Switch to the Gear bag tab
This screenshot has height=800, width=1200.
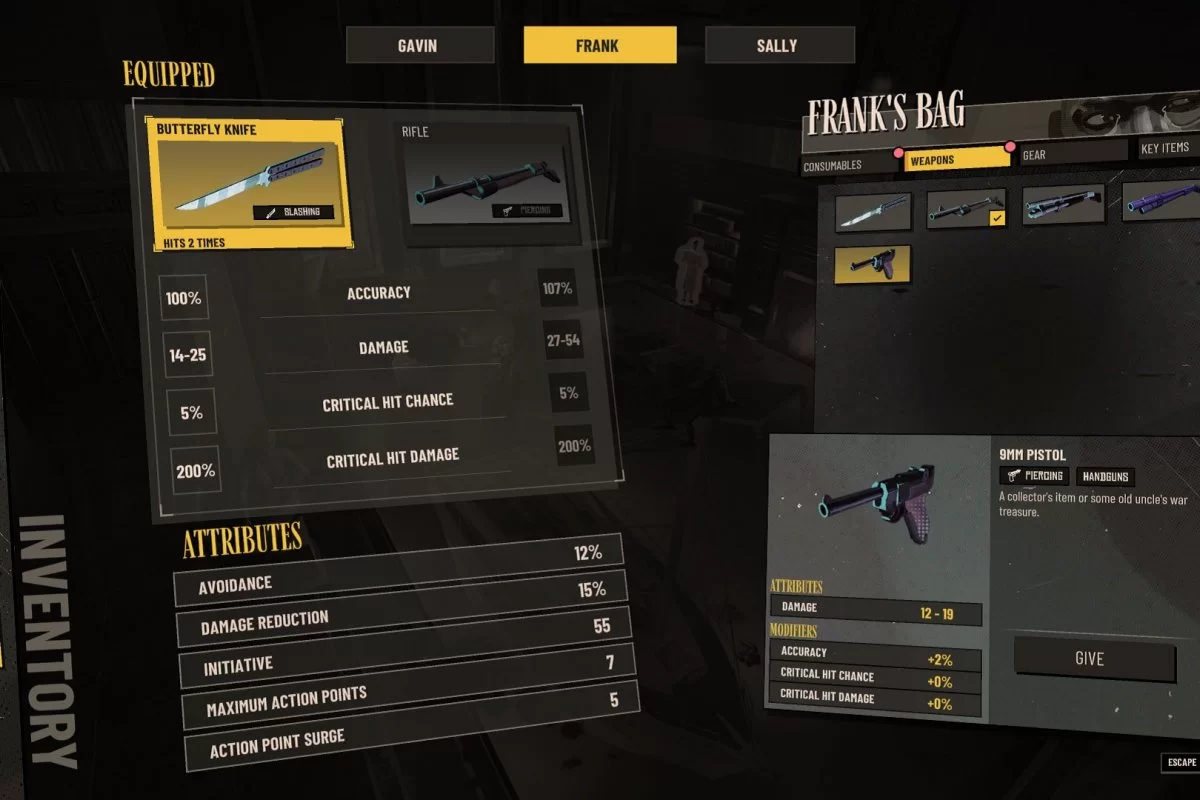click(1072, 154)
